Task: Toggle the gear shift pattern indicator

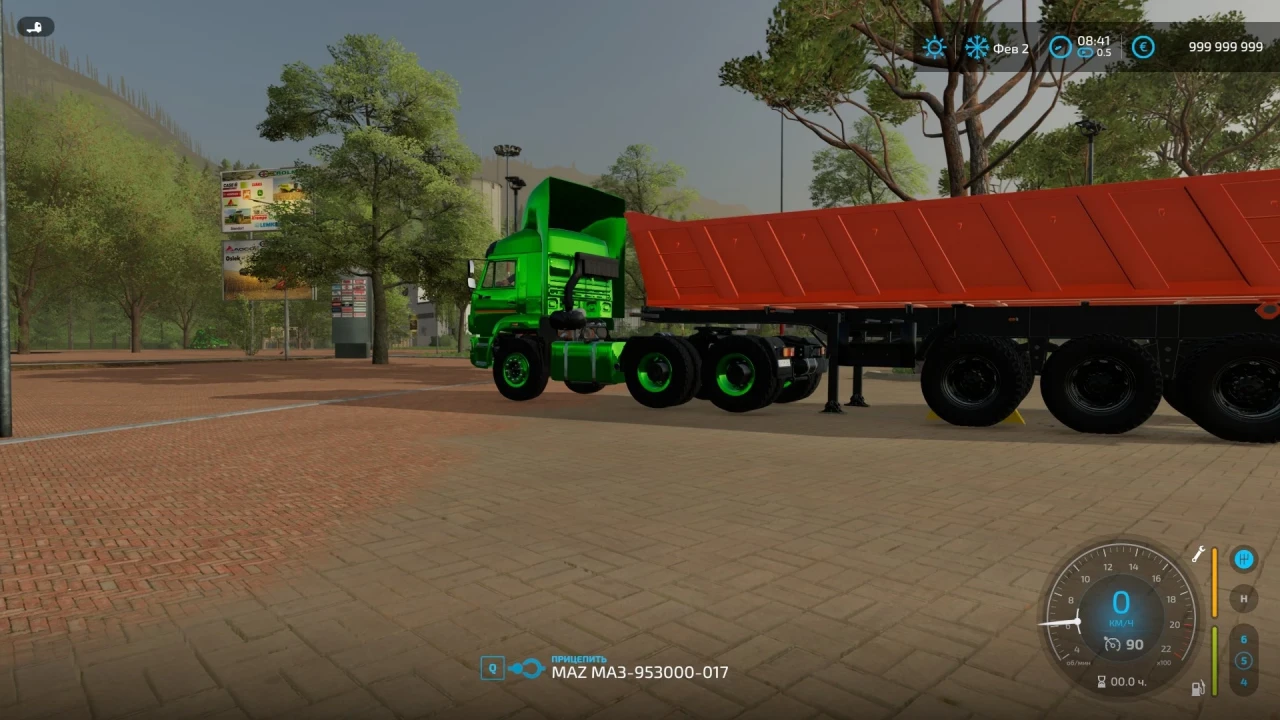Action: tap(1244, 559)
